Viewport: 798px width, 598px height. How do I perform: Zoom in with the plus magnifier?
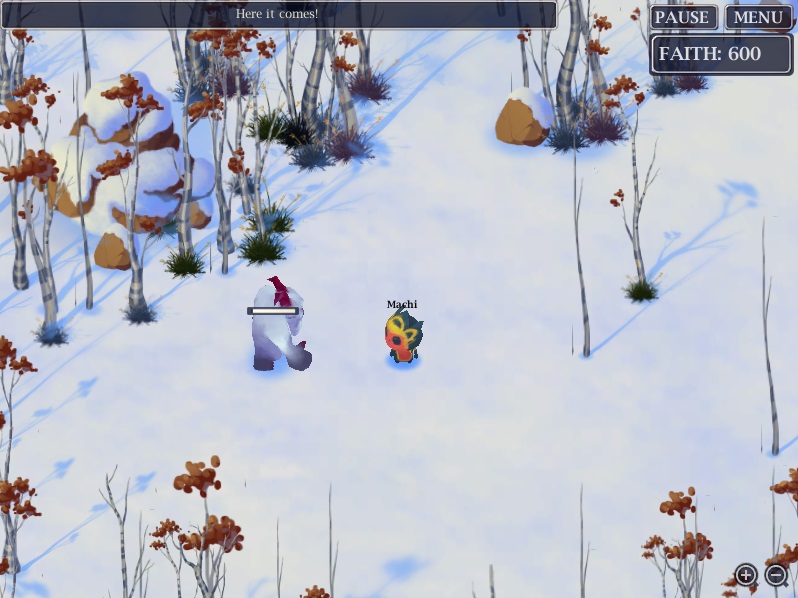[x=746, y=574]
